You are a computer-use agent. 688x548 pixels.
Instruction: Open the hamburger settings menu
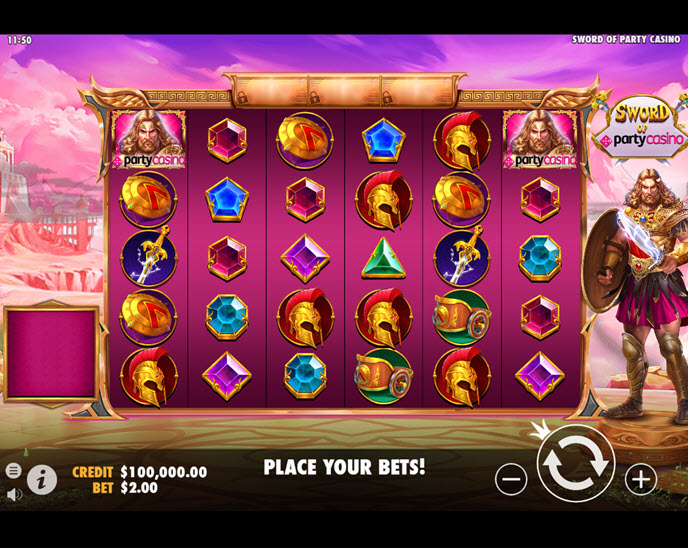tap(13, 470)
